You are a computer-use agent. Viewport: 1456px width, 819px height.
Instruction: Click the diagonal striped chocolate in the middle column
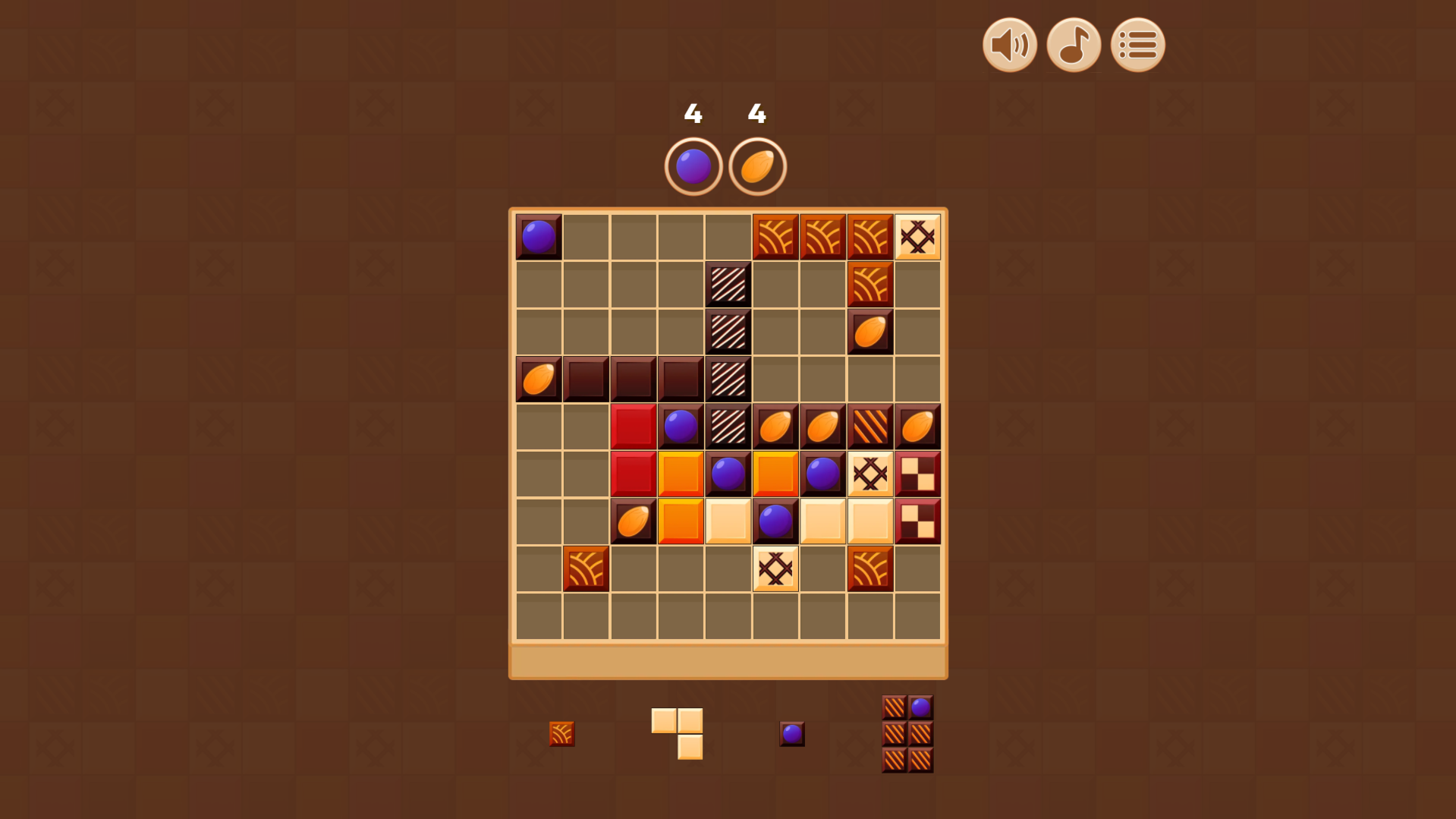[x=728, y=331]
